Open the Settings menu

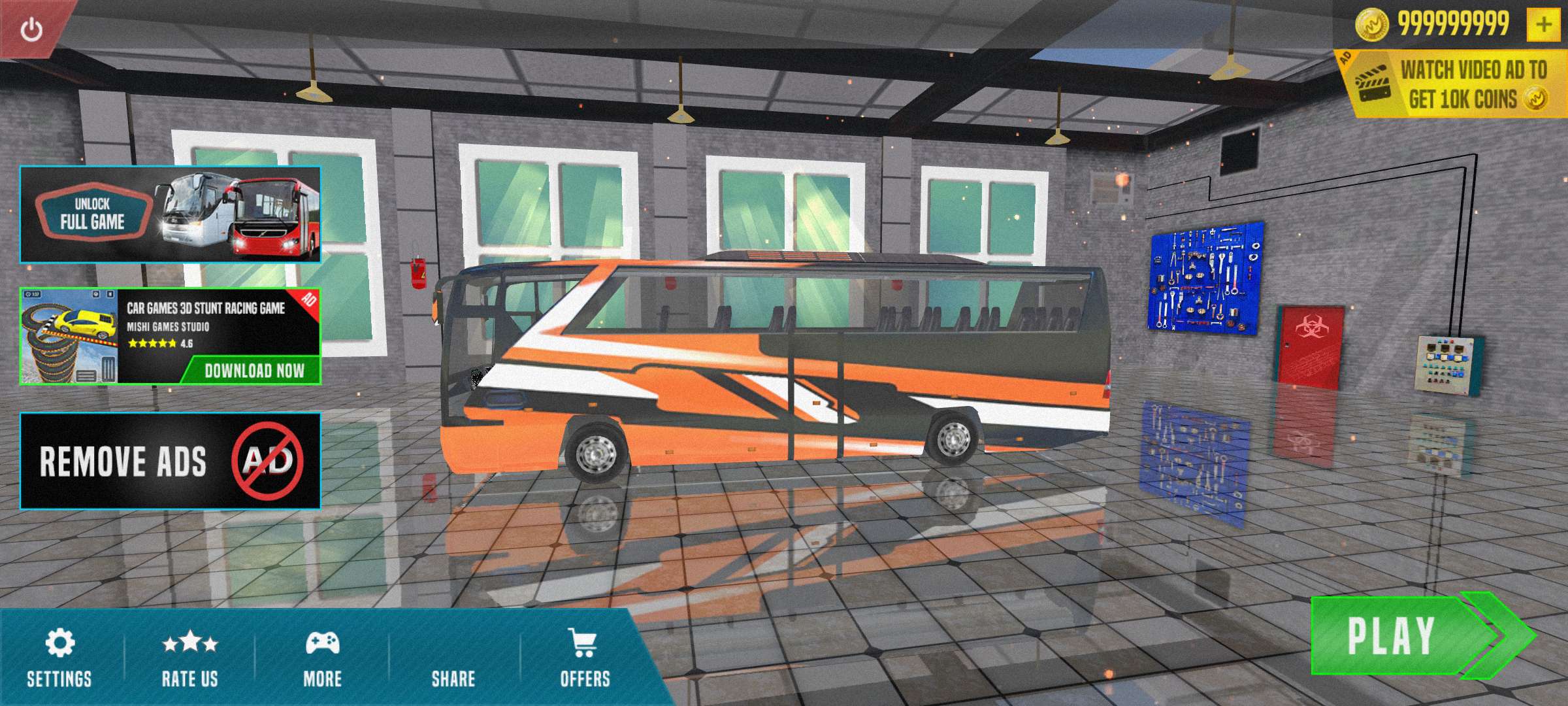pyautogui.click(x=59, y=658)
